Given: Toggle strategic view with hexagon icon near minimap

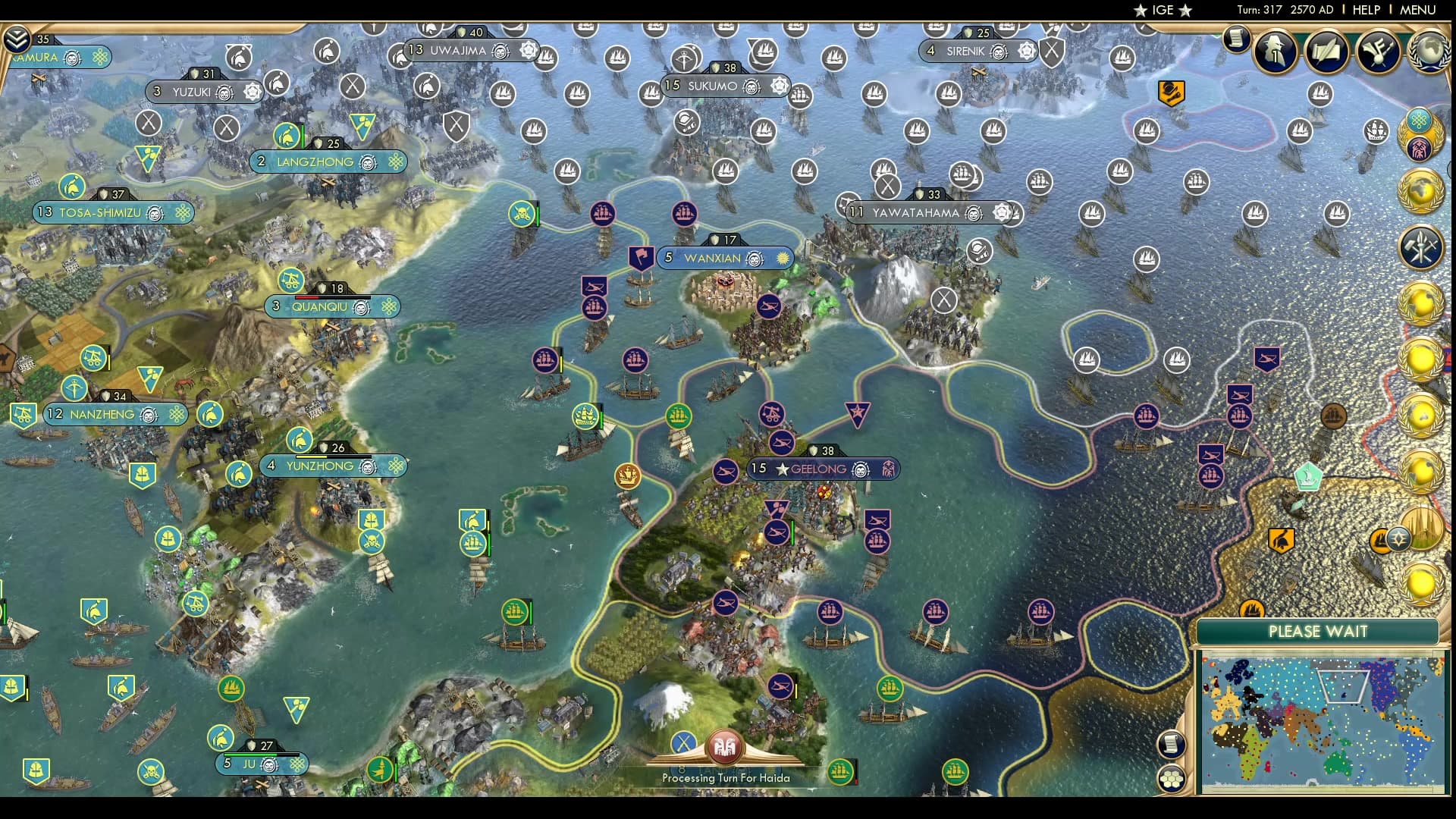Looking at the screenshot, I should tap(1172, 778).
